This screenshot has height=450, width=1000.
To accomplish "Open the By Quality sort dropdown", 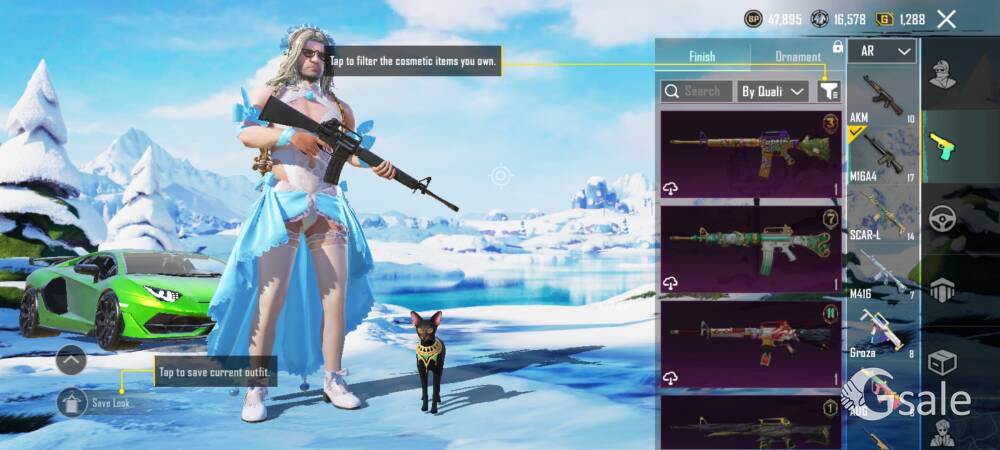I will (773, 91).
